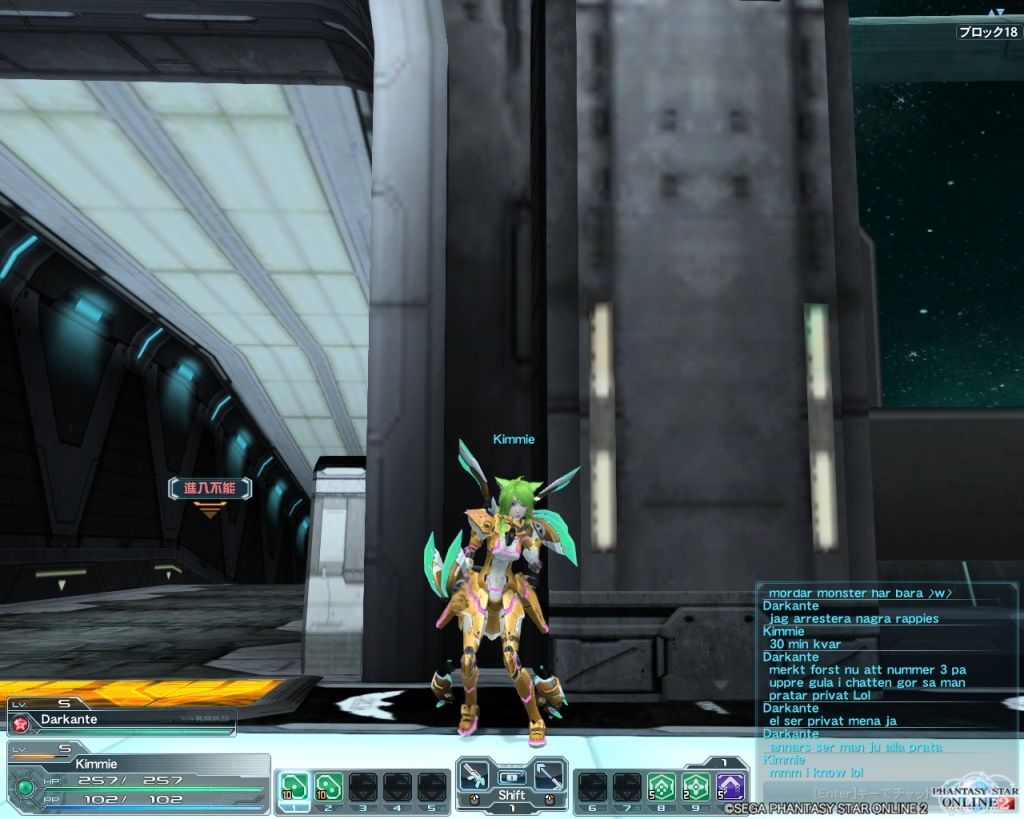This screenshot has width=1024, height=819.
Task: Select party member Darkante's status panel
Action: point(121,719)
